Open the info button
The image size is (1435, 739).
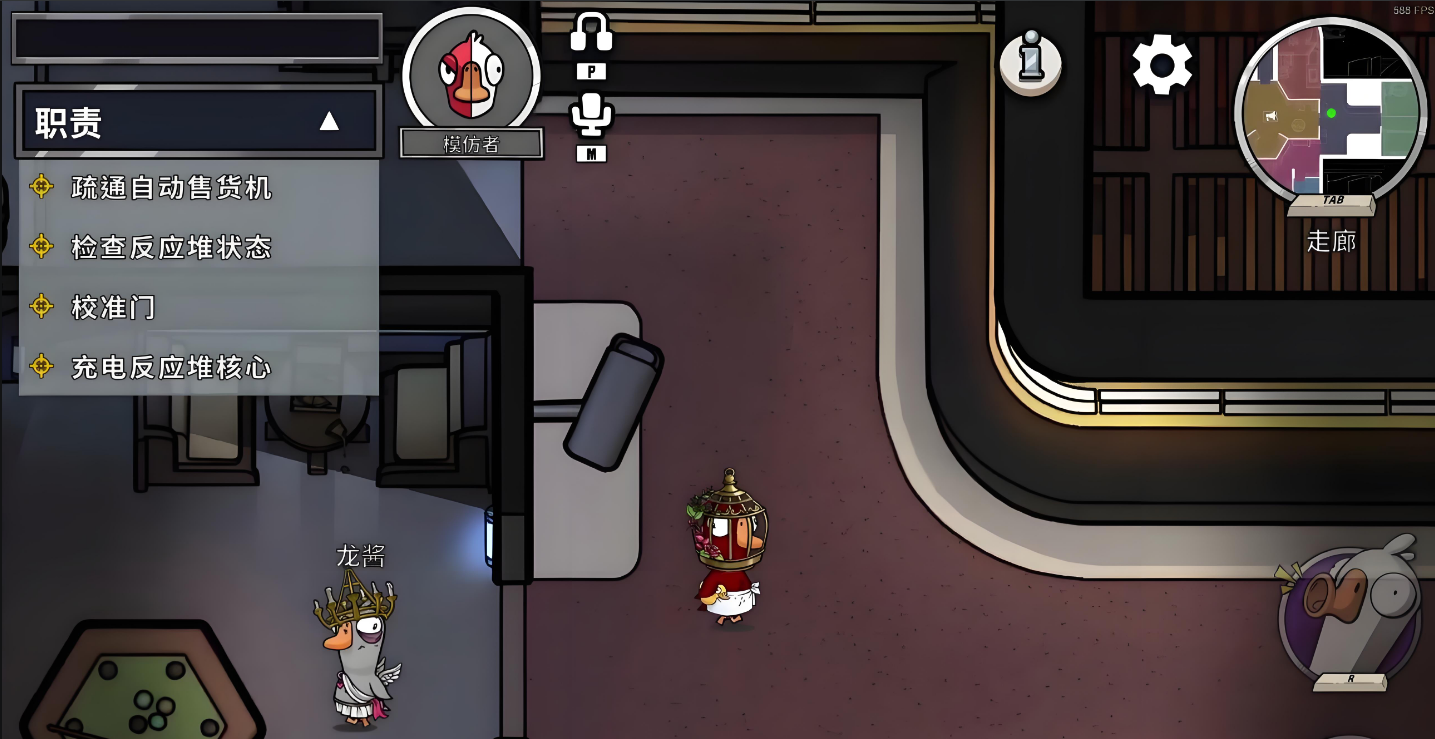(1031, 63)
